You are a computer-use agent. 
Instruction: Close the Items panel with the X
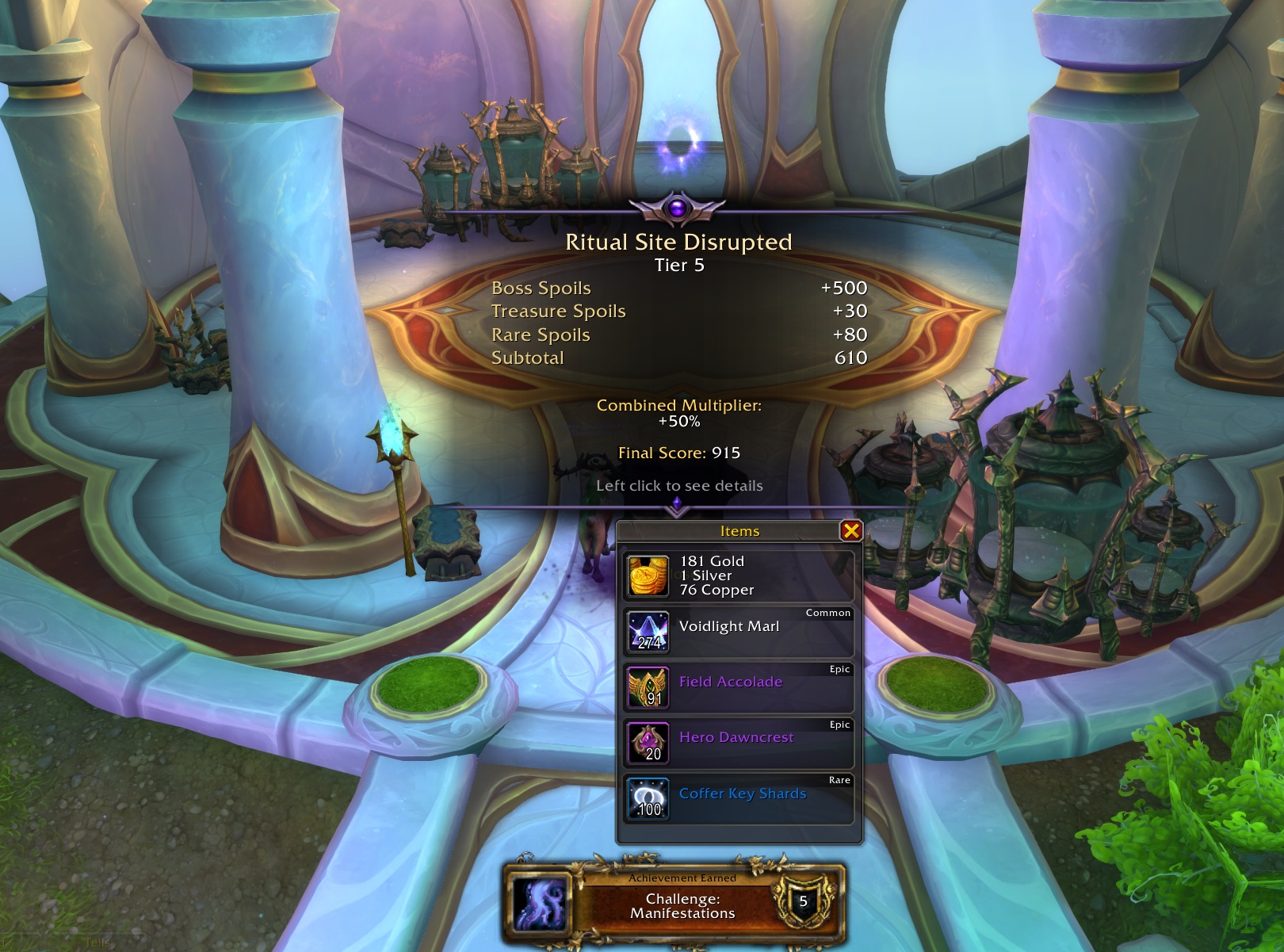point(852,531)
